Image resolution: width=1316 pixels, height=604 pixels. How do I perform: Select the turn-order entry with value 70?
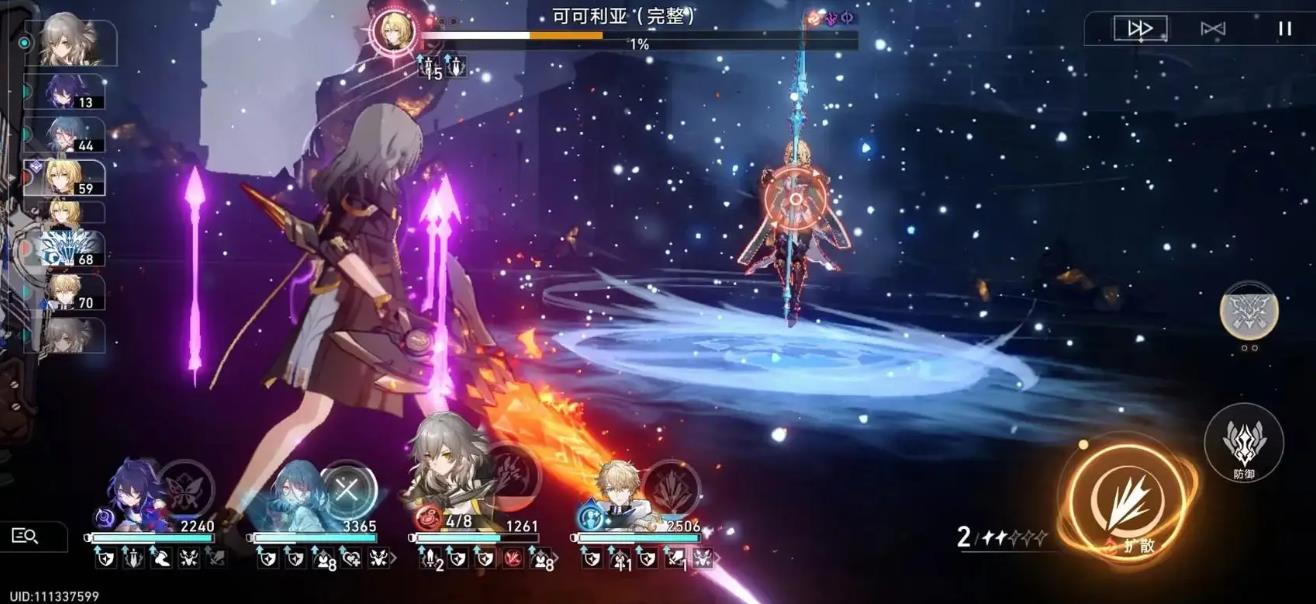coord(75,292)
